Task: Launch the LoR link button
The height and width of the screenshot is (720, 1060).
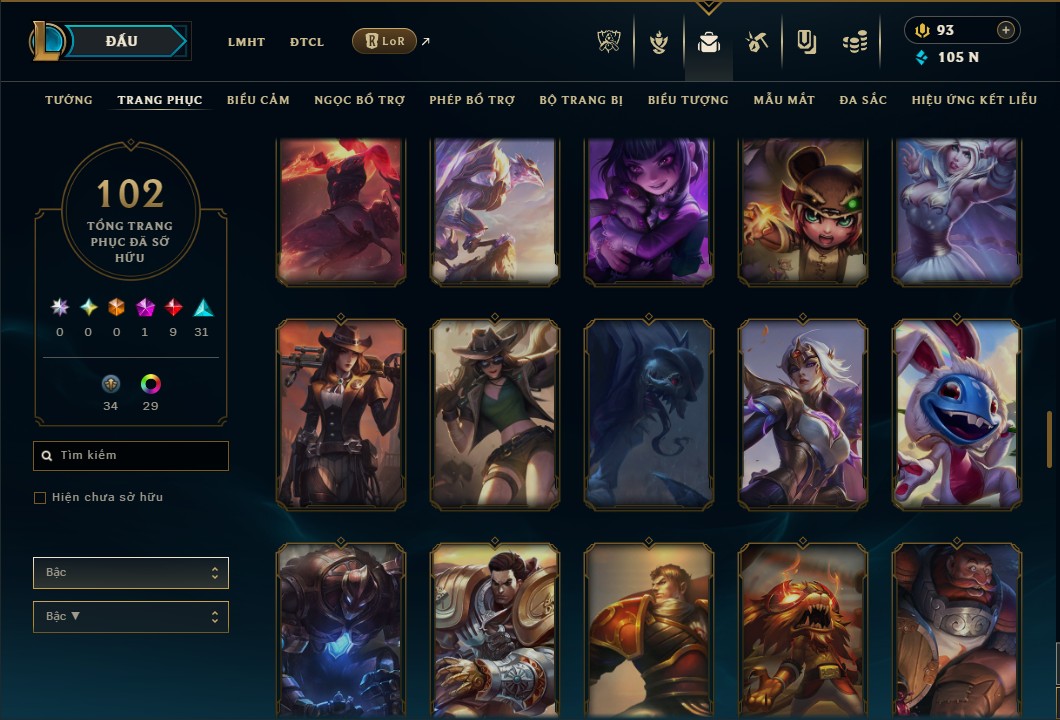Action: pos(384,42)
